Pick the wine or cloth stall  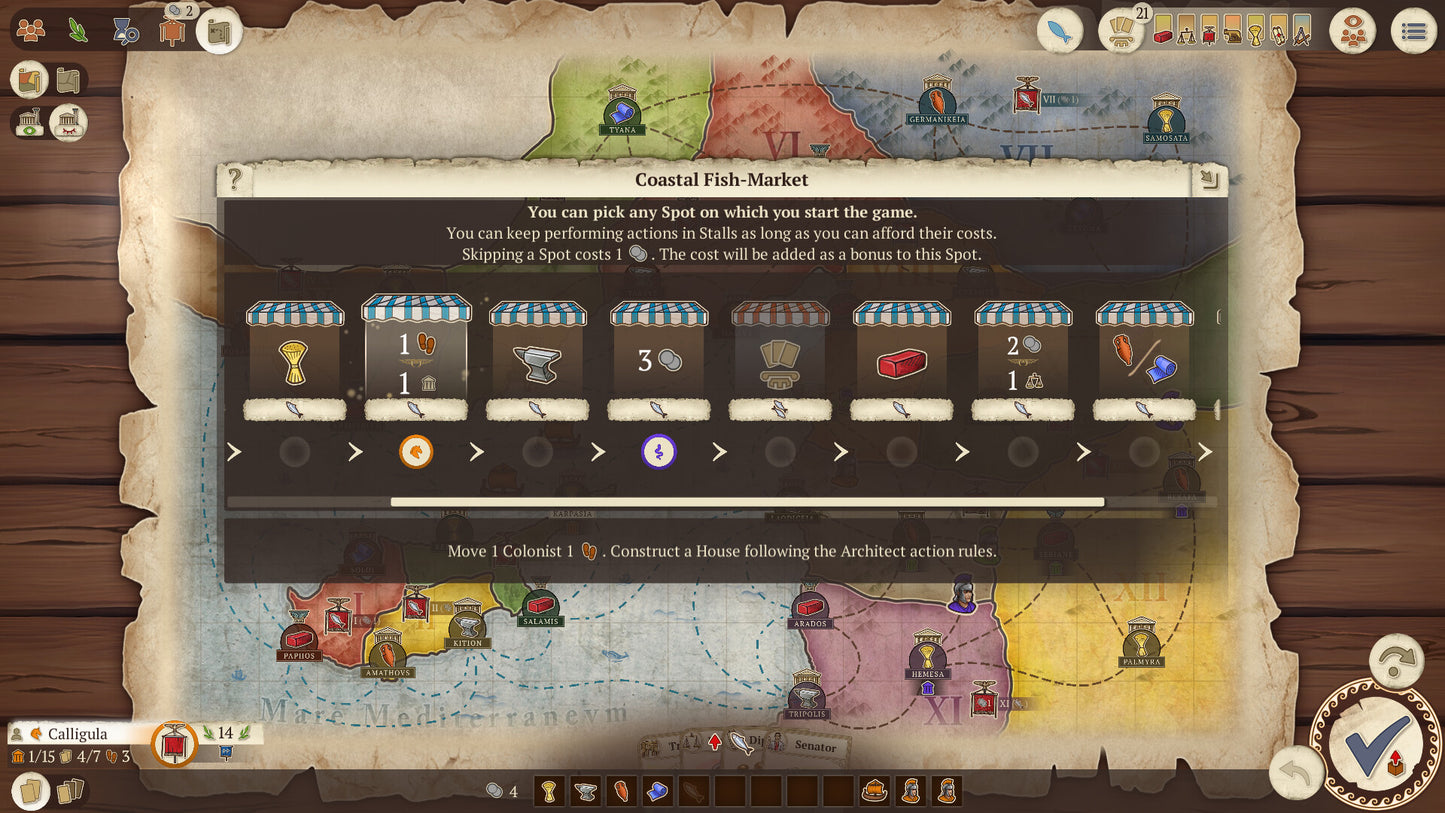point(1145,360)
